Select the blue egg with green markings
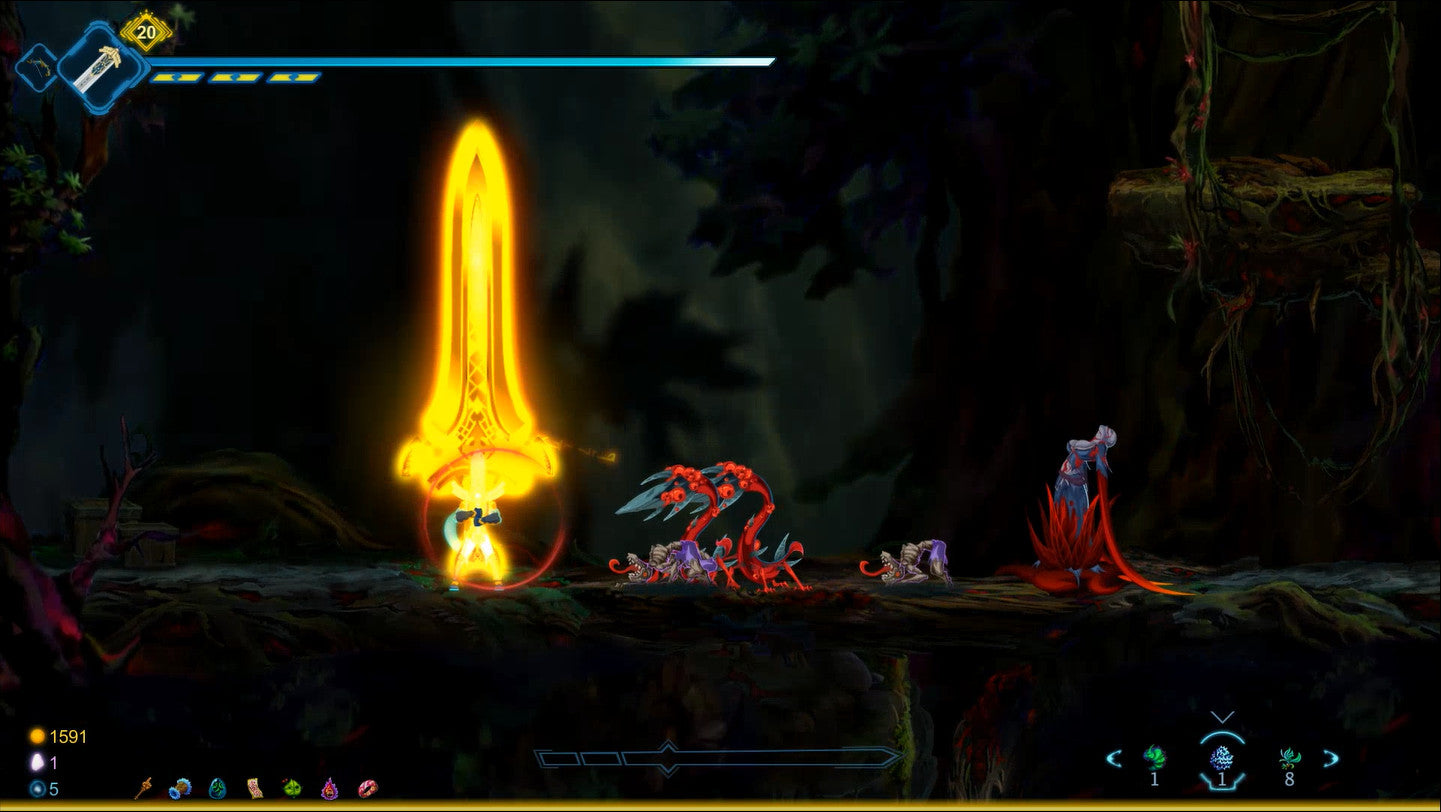 [x=217, y=788]
